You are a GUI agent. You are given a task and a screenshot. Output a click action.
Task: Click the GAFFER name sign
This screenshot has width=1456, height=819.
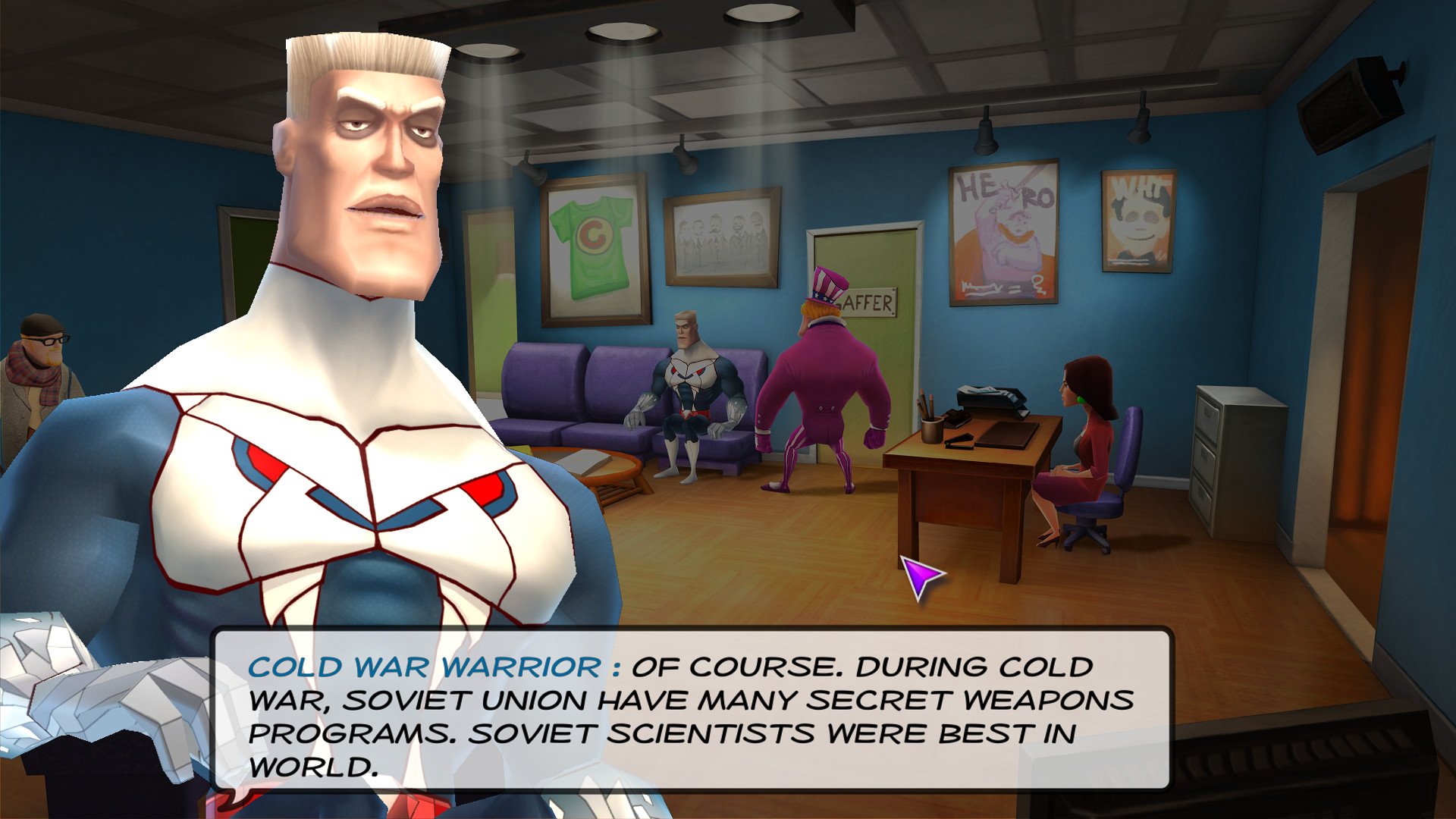(871, 303)
